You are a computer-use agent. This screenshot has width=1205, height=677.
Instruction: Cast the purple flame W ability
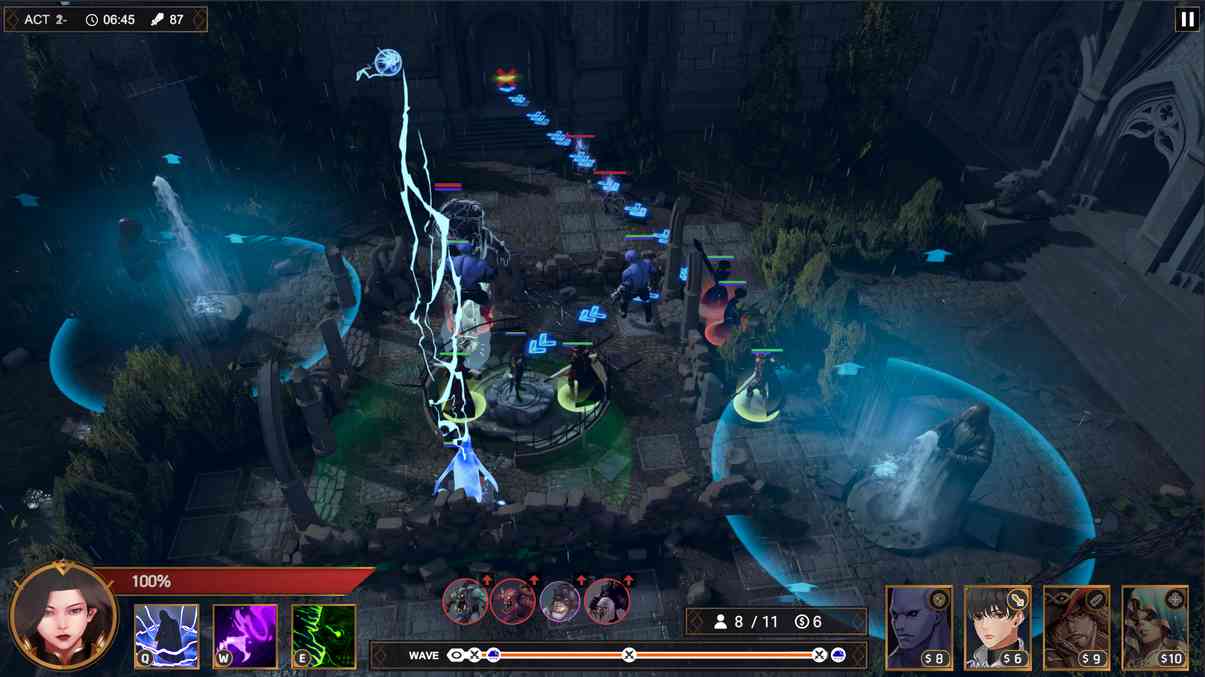pos(245,636)
